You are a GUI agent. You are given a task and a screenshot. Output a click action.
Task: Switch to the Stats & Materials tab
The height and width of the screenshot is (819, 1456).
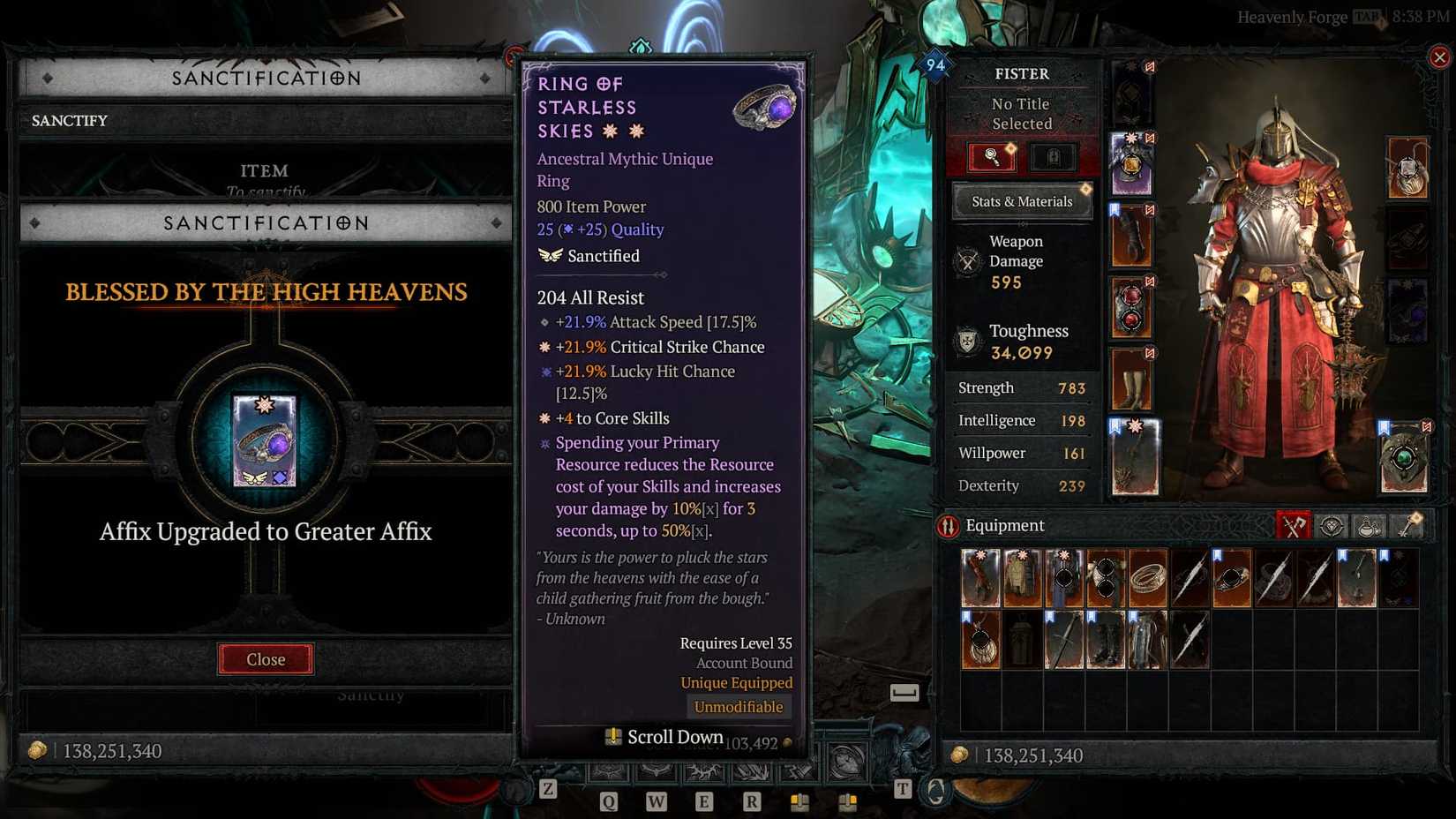click(x=1021, y=201)
